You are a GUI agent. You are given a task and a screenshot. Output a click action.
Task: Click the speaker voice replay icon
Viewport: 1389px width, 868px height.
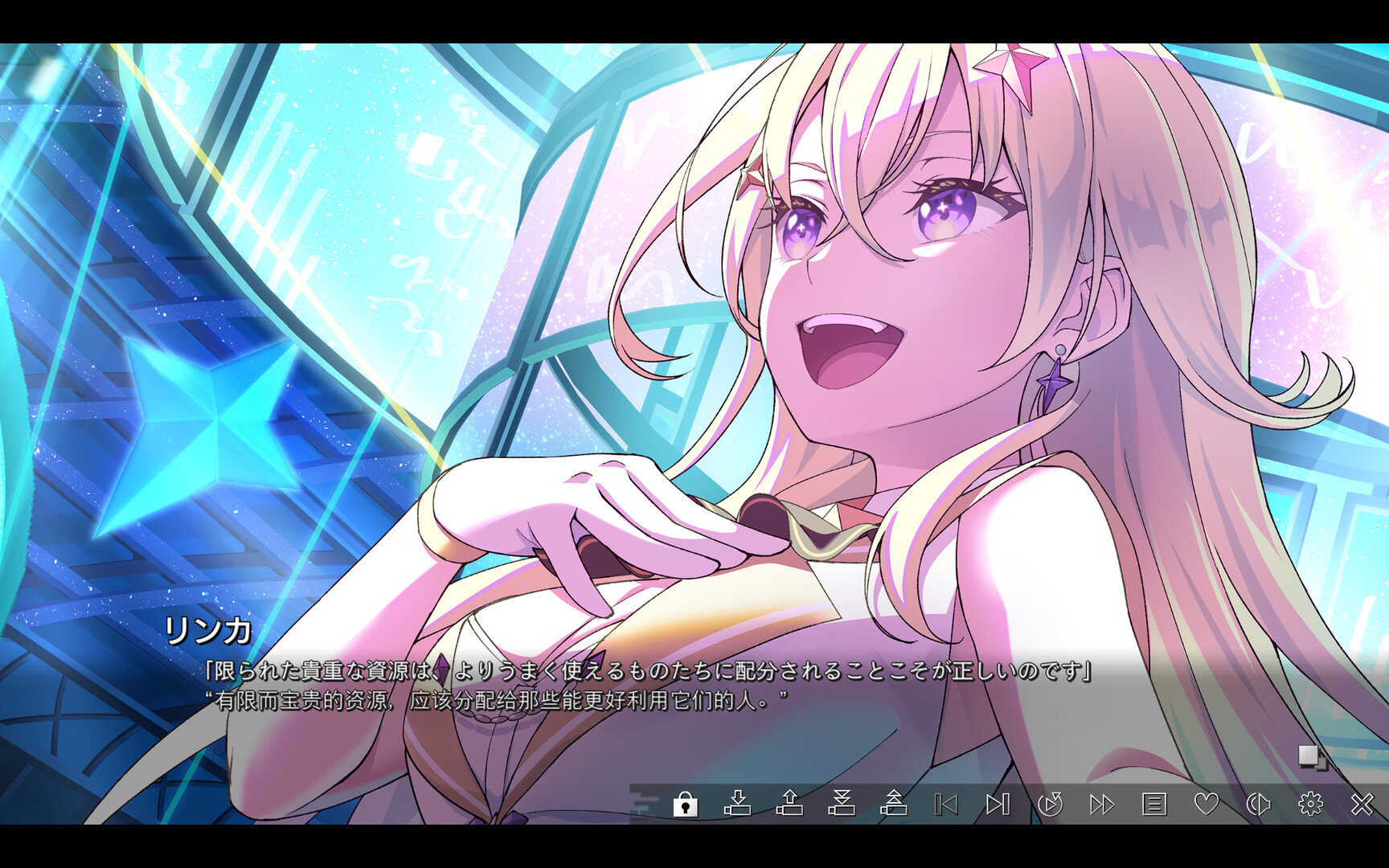tap(1260, 802)
